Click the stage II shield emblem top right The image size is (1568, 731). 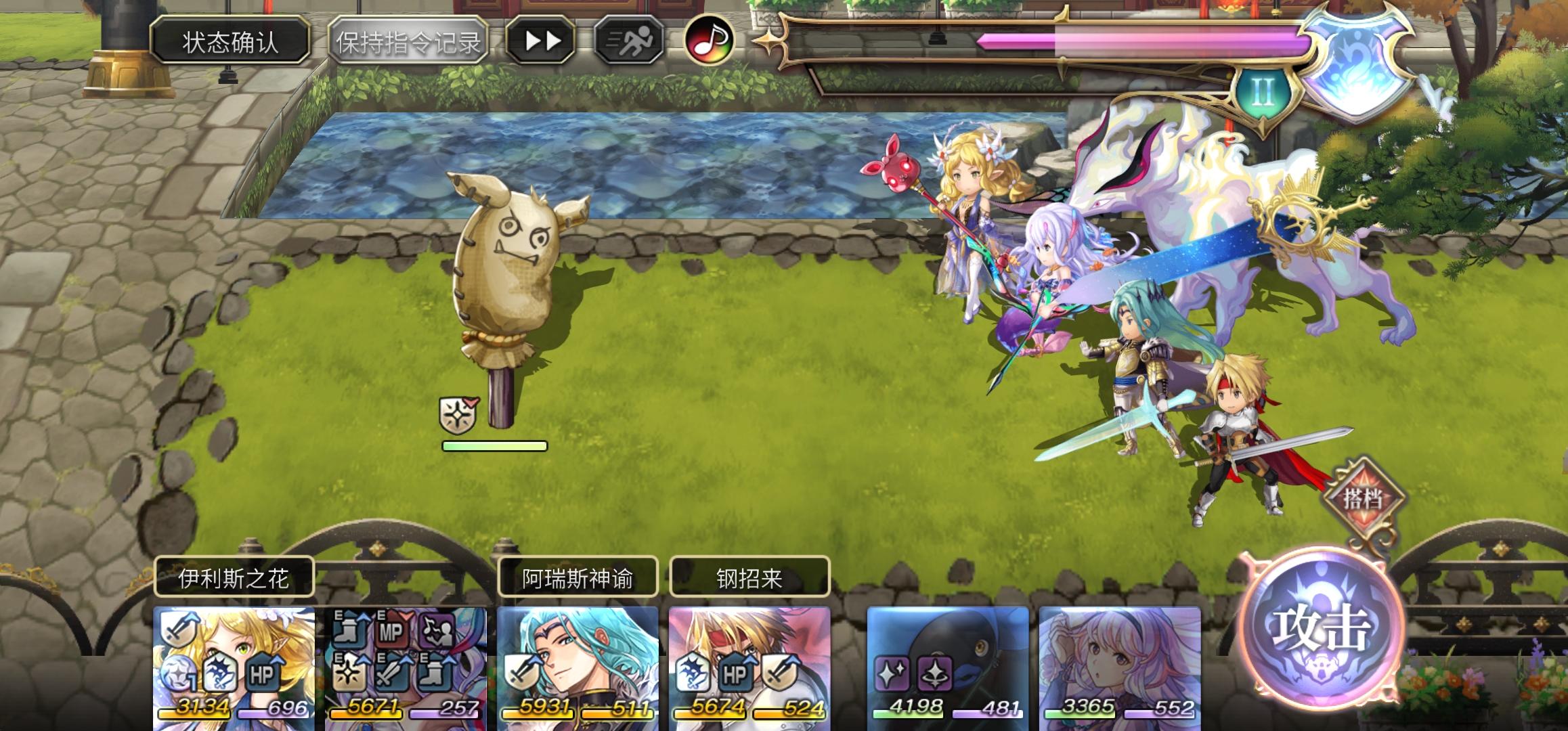(1261, 87)
